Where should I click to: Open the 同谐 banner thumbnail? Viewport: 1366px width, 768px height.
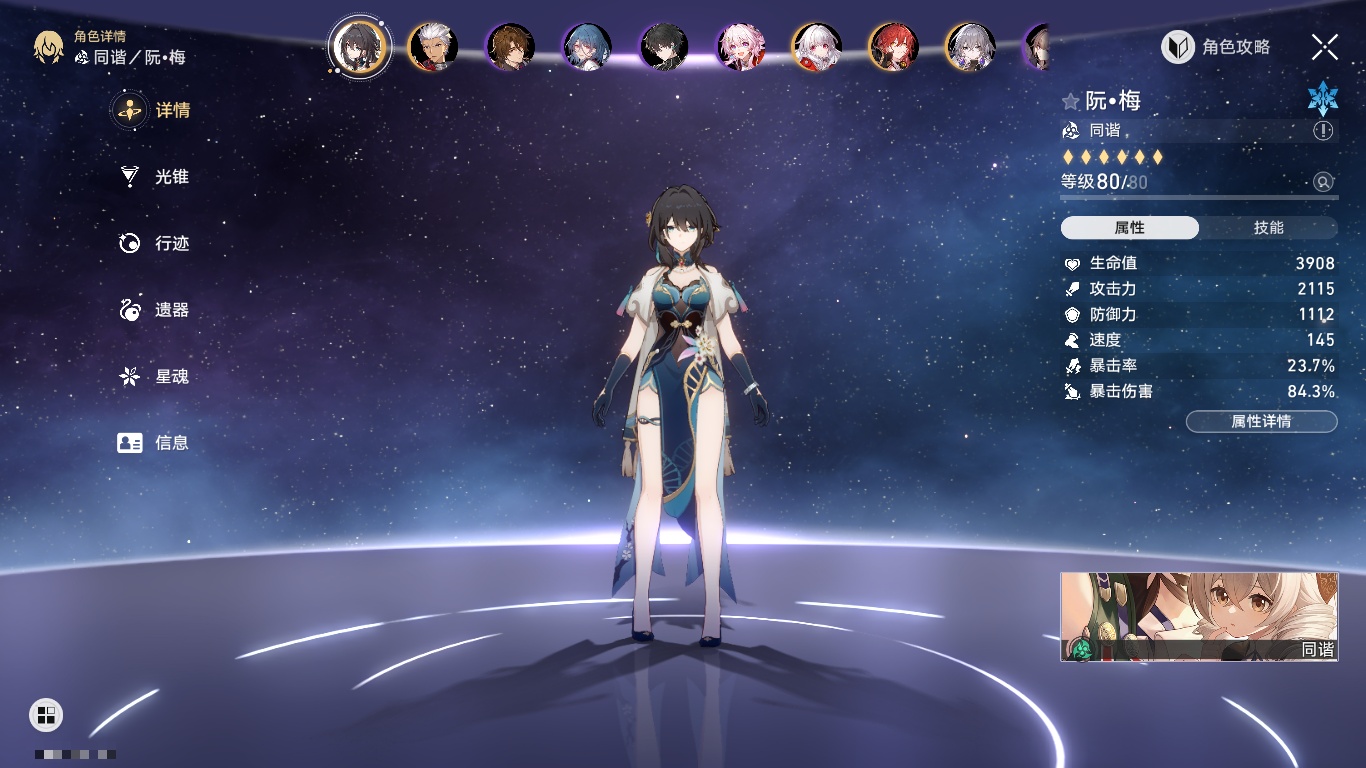pos(1199,616)
